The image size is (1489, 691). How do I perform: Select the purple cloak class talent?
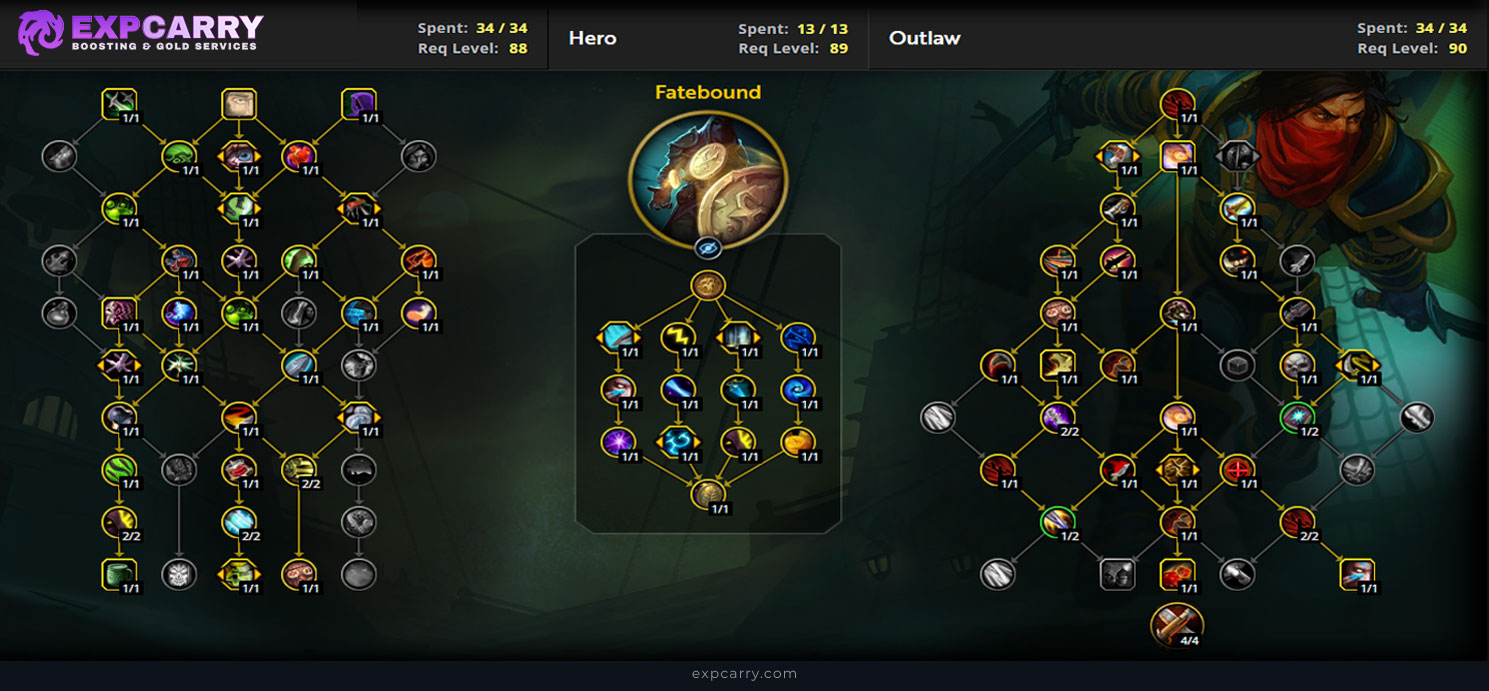[x=358, y=104]
